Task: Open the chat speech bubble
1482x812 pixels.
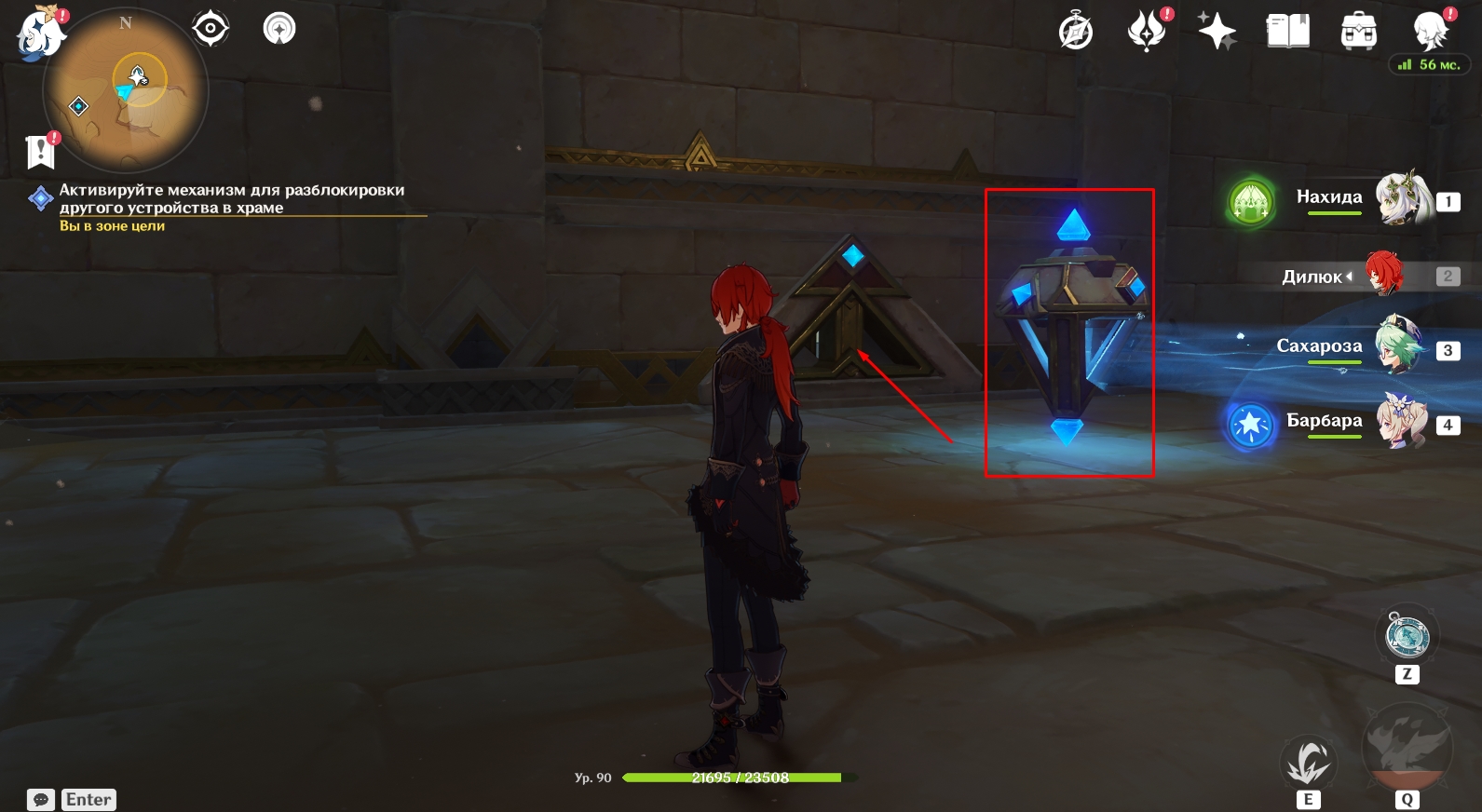Action: tap(41, 800)
